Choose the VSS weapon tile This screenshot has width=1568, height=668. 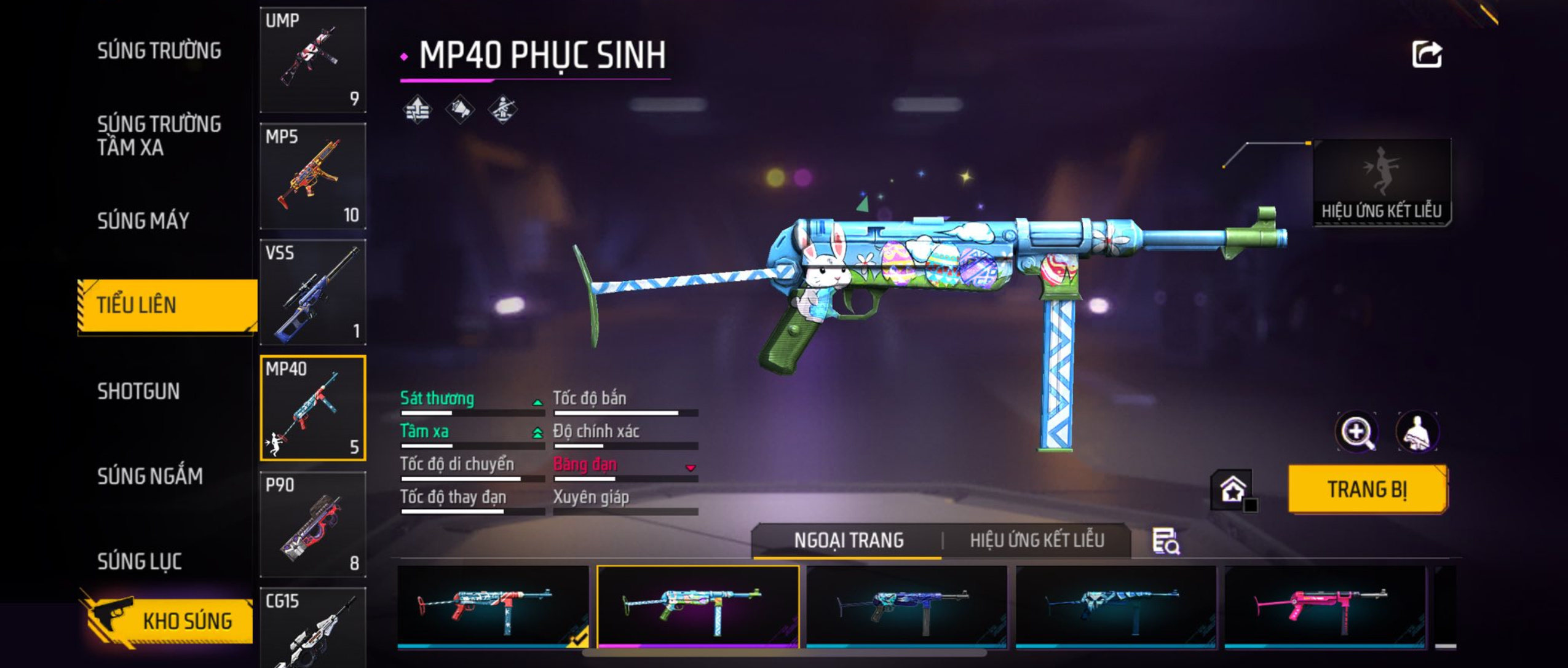click(313, 292)
